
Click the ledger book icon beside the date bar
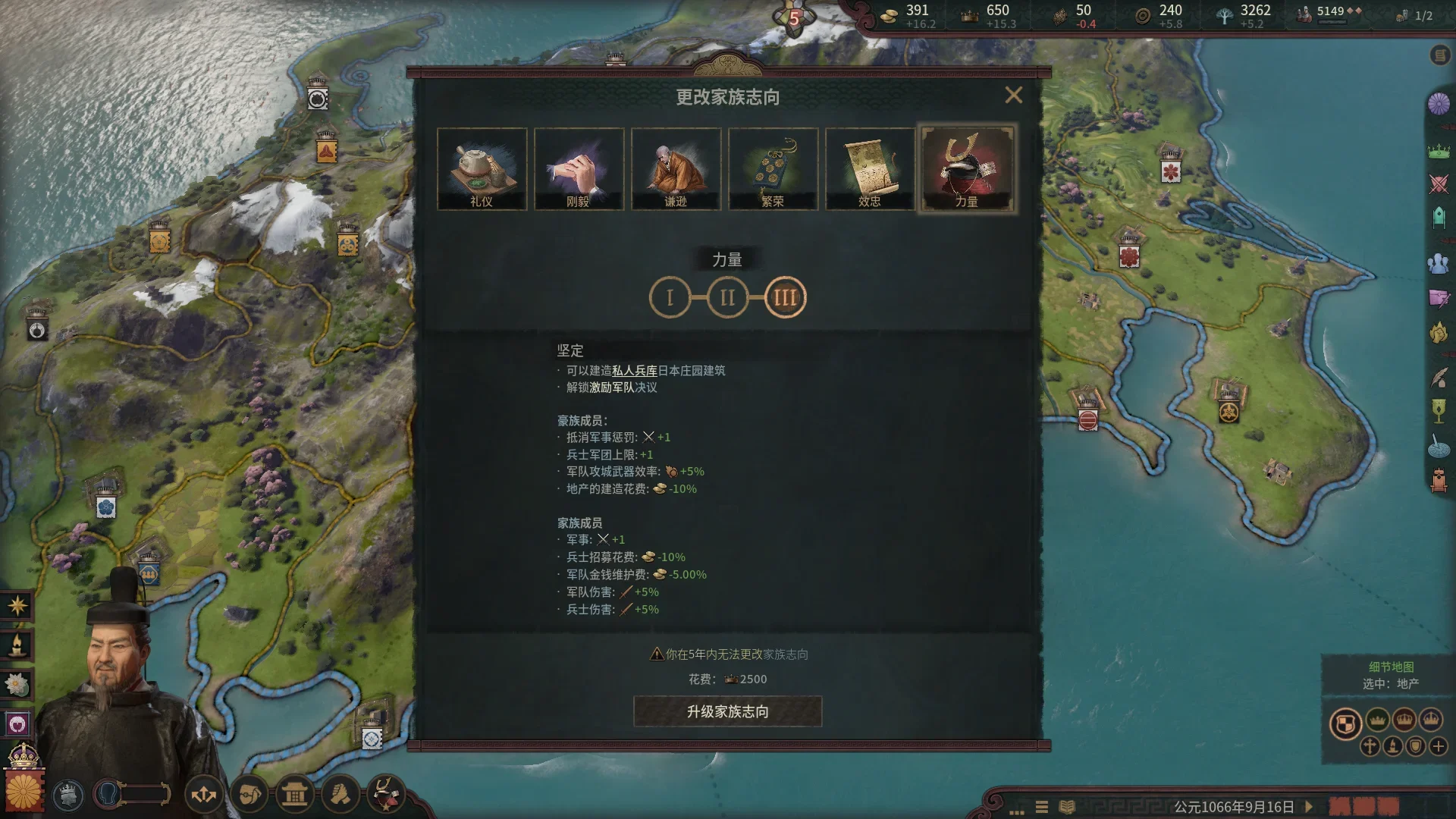coord(1067,806)
